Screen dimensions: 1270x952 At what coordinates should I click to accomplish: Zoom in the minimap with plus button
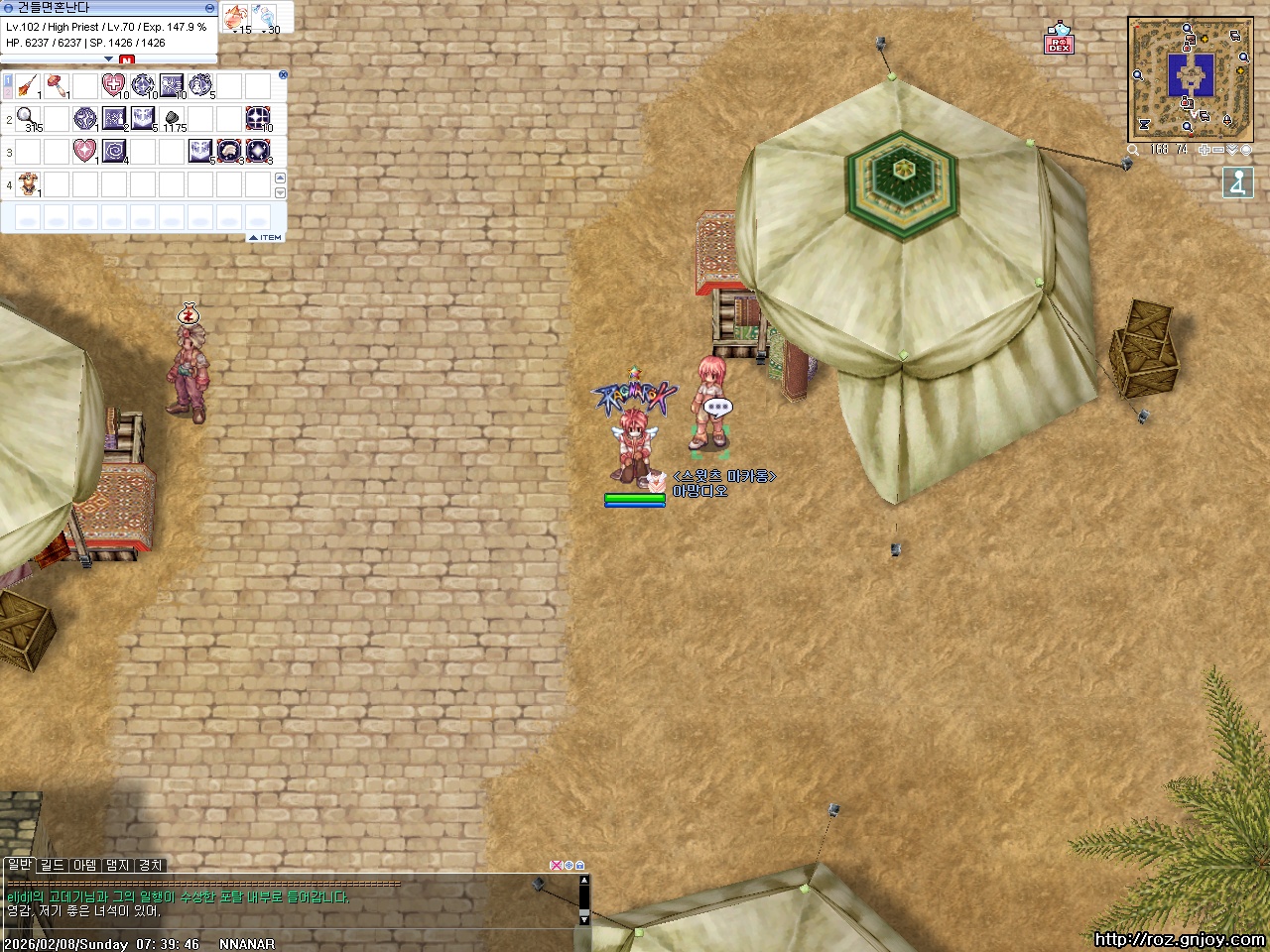click(x=1205, y=150)
